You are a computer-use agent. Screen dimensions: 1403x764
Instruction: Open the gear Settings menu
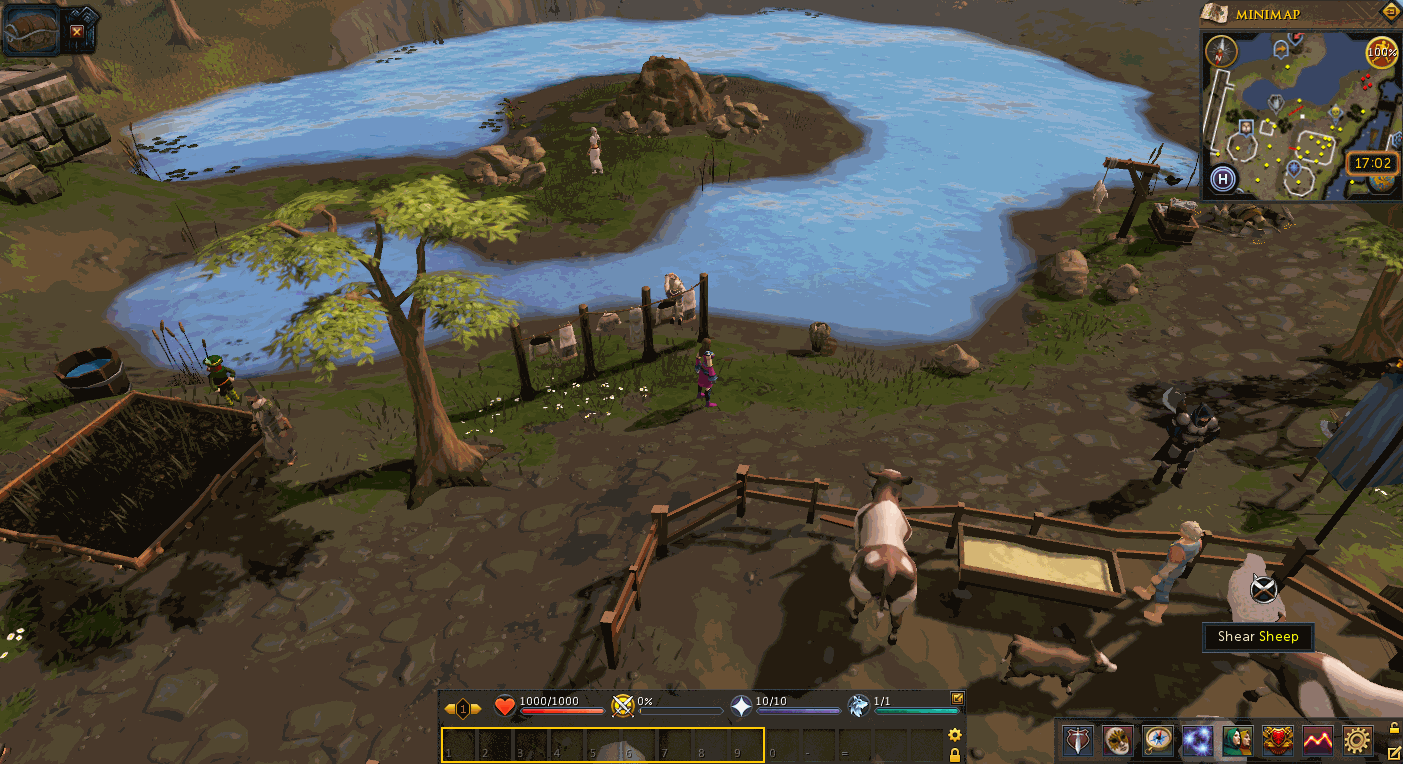tap(1357, 740)
